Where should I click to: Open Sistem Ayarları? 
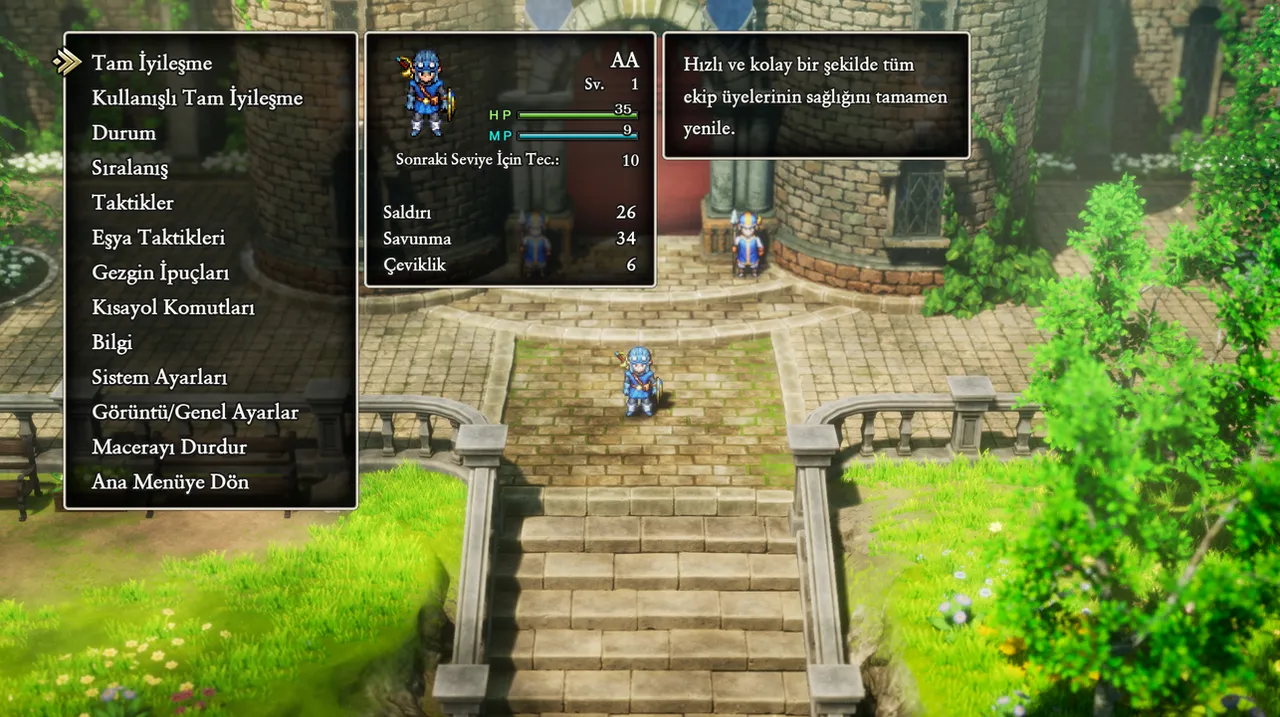(x=159, y=378)
